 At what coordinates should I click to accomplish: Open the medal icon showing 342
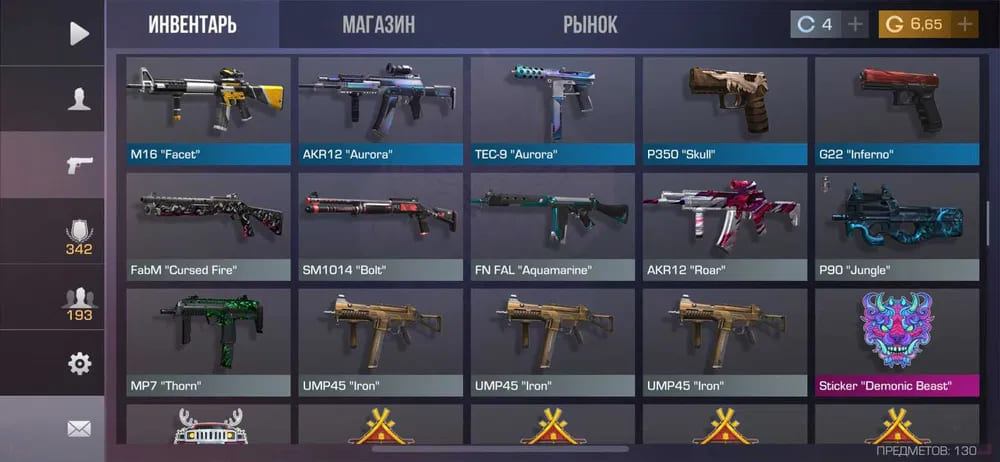(79, 236)
